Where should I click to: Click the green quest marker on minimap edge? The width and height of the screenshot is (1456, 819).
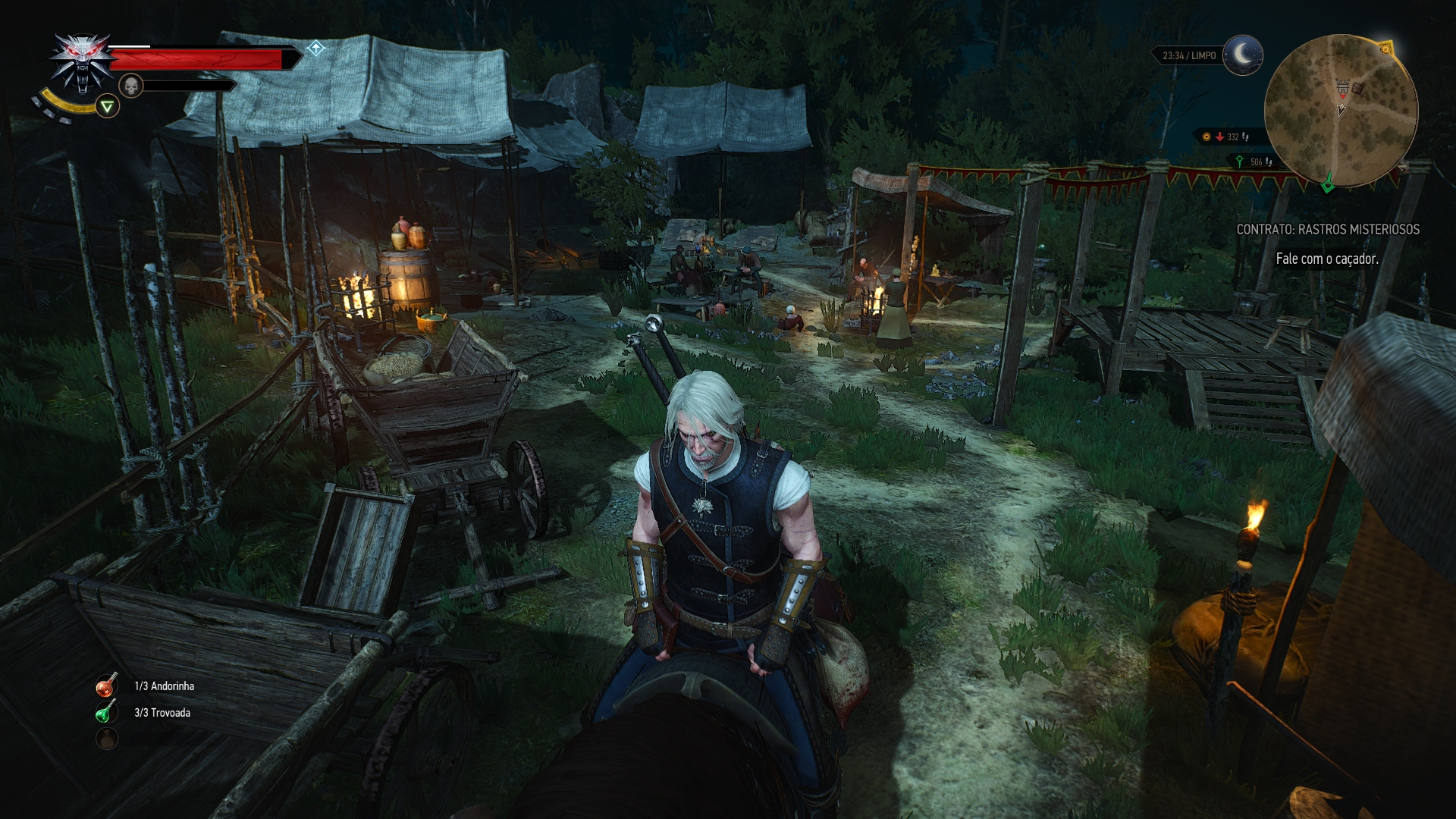1328,184
